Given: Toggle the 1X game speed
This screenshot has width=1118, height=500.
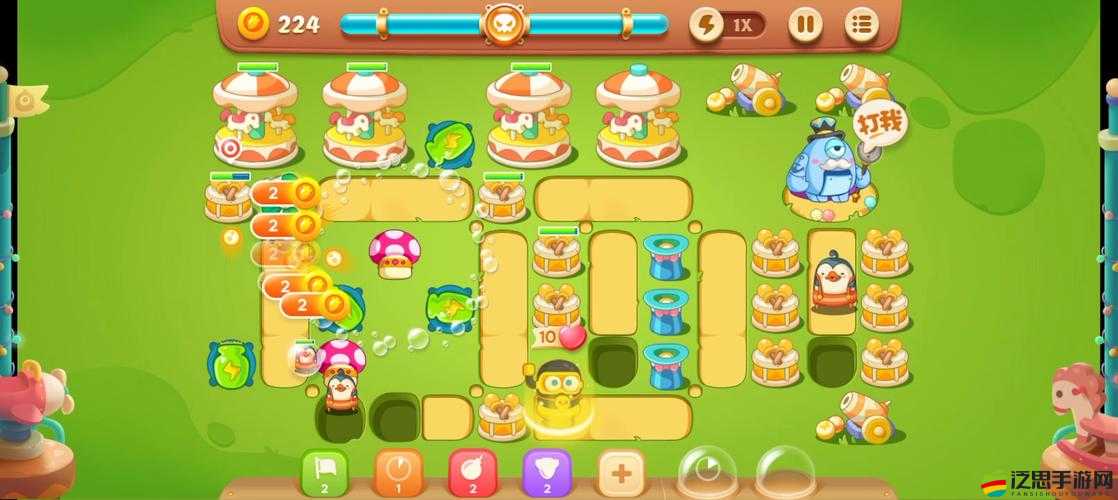Looking at the screenshot, I should [x=727, y=24].
